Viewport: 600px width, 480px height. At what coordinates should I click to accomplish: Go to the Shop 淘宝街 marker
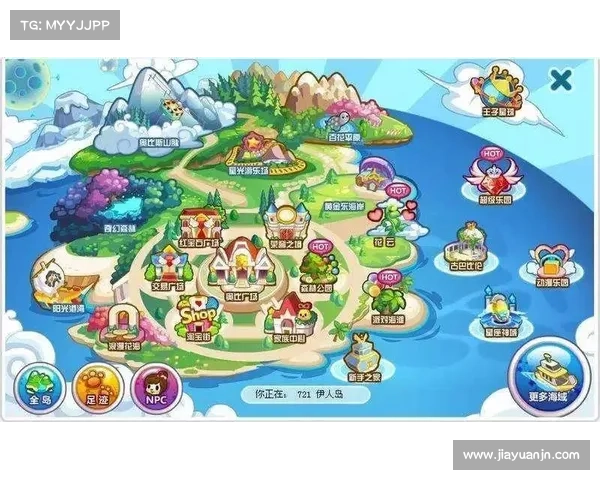(196, 319)
